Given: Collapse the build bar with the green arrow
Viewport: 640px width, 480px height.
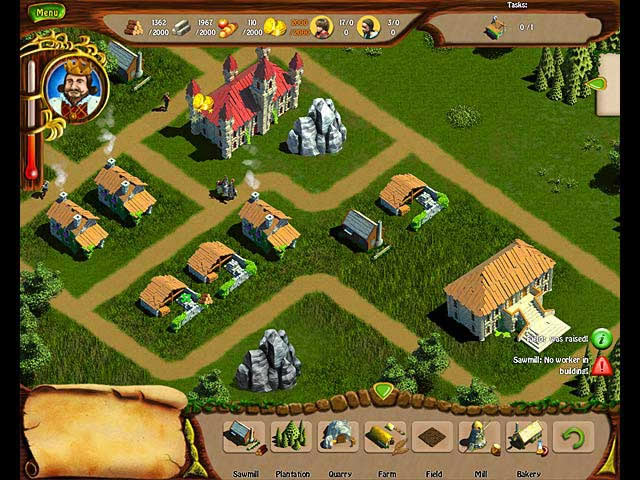Looking at the screenshot, I should point(383,389).
